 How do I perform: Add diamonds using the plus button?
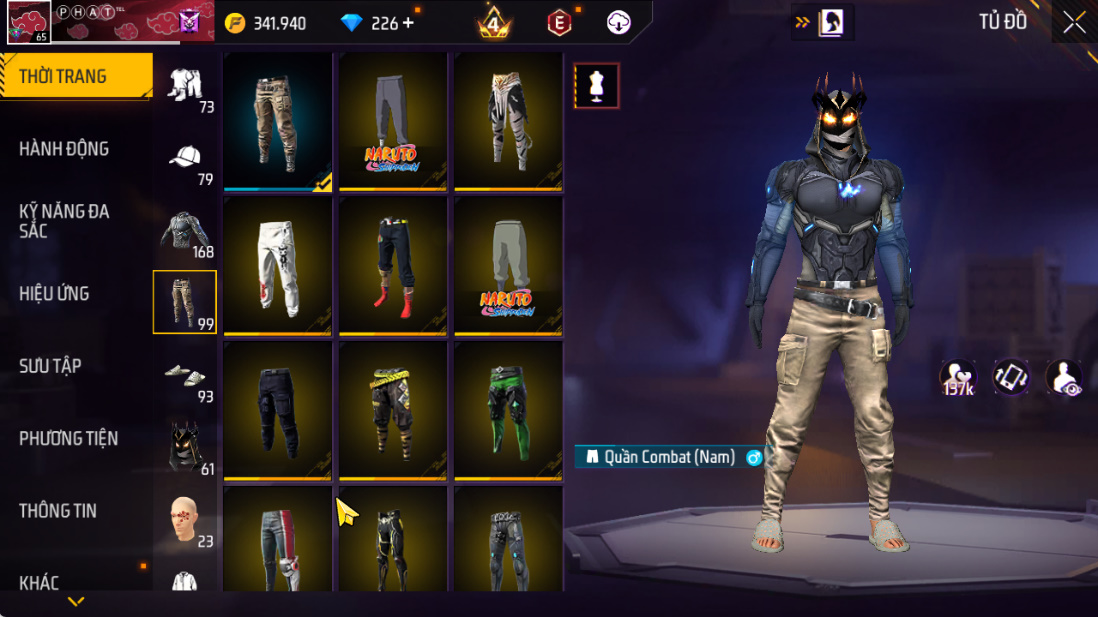(x=408, y=23)
